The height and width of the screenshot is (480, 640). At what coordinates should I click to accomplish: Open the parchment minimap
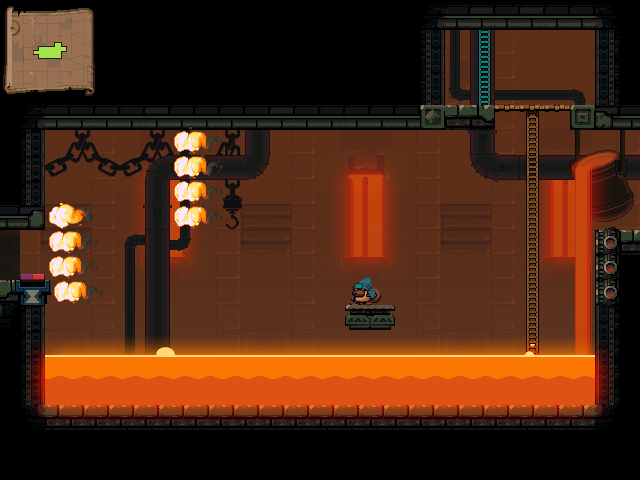tap(49, 50)
